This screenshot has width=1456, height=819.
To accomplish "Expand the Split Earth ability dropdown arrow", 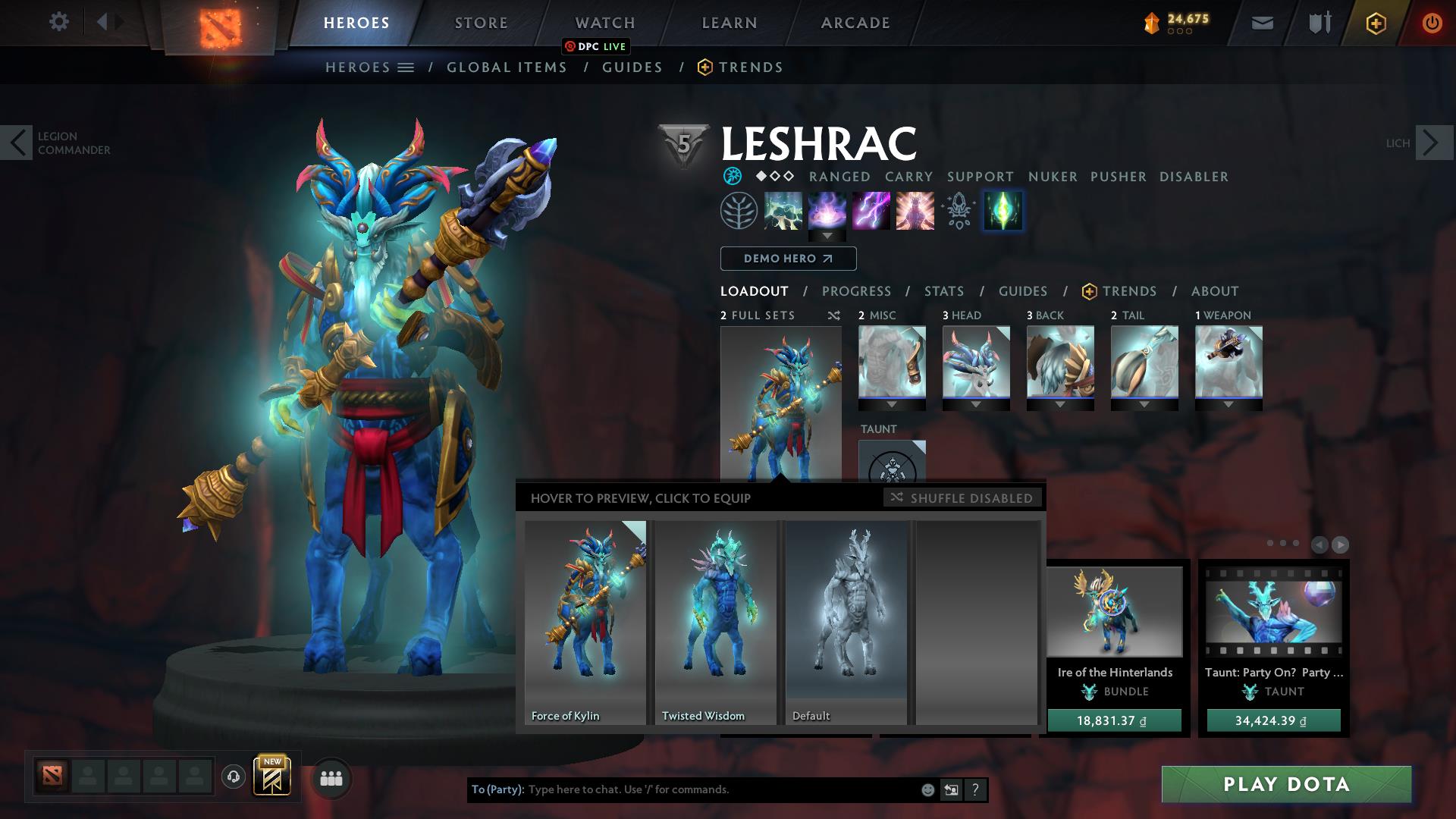I will point(827,236).
